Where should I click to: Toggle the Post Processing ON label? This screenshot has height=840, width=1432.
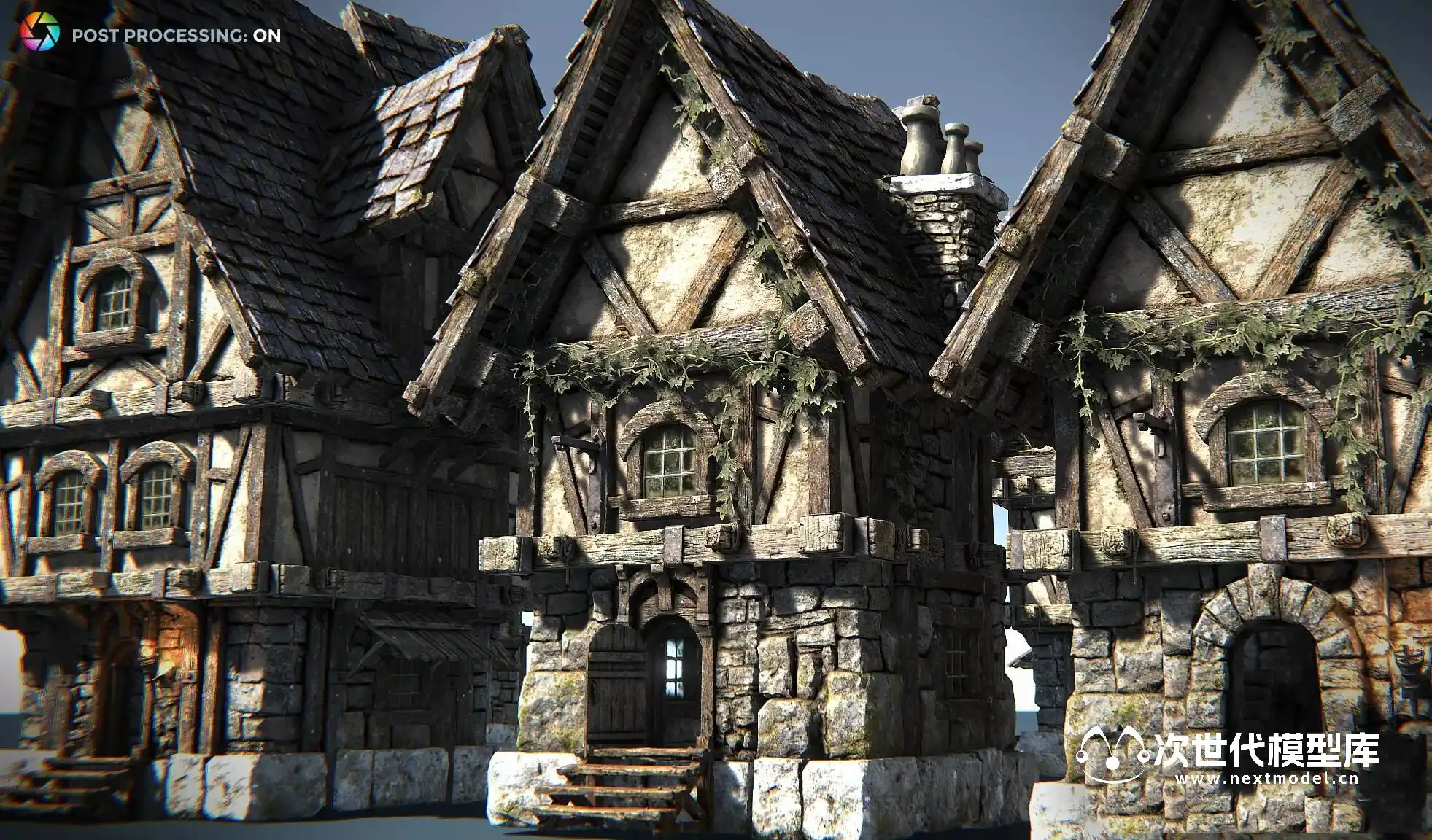tap(176, 36)
